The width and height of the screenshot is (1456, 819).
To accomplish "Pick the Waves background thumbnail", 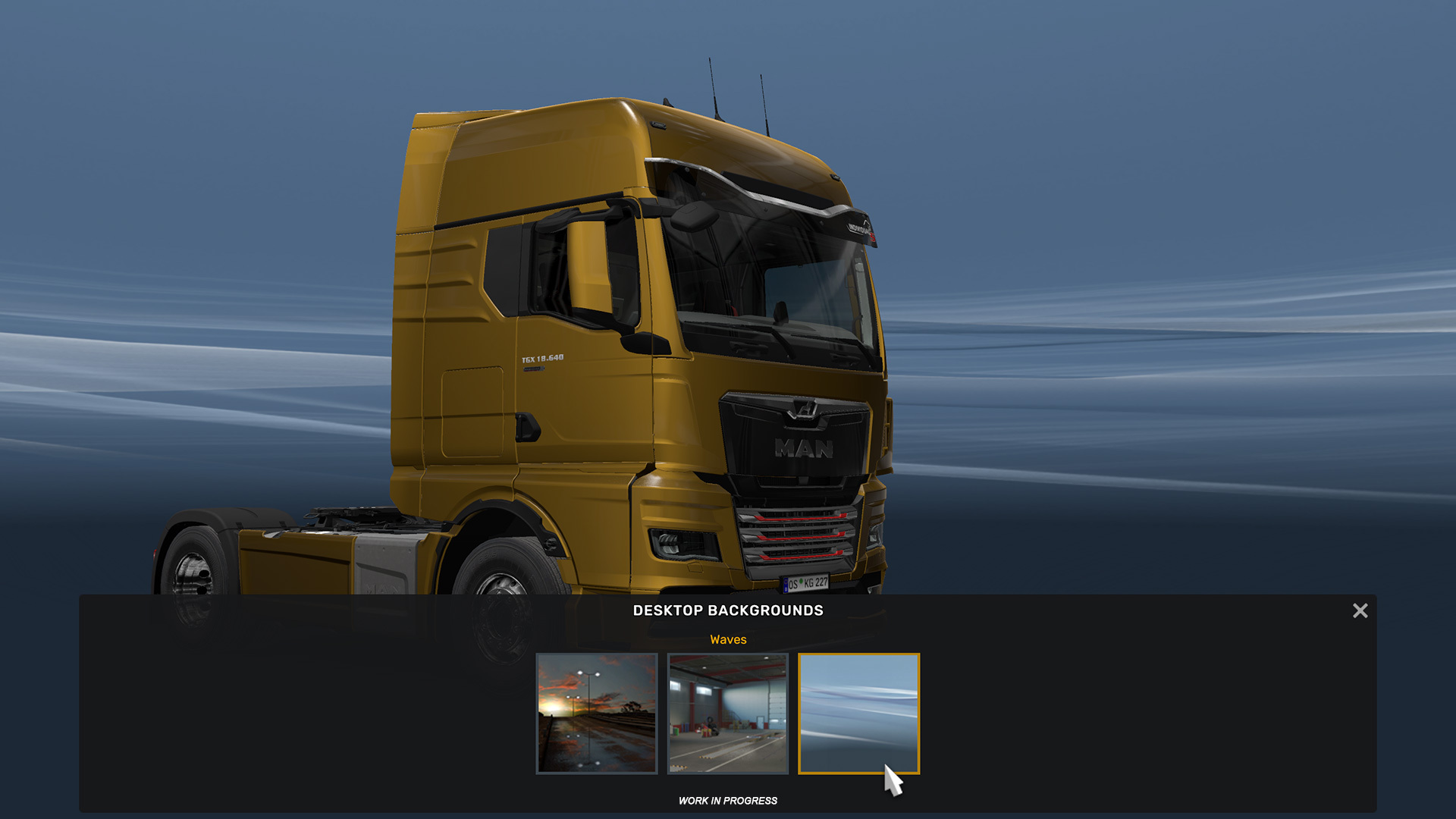I will [858, 713].
